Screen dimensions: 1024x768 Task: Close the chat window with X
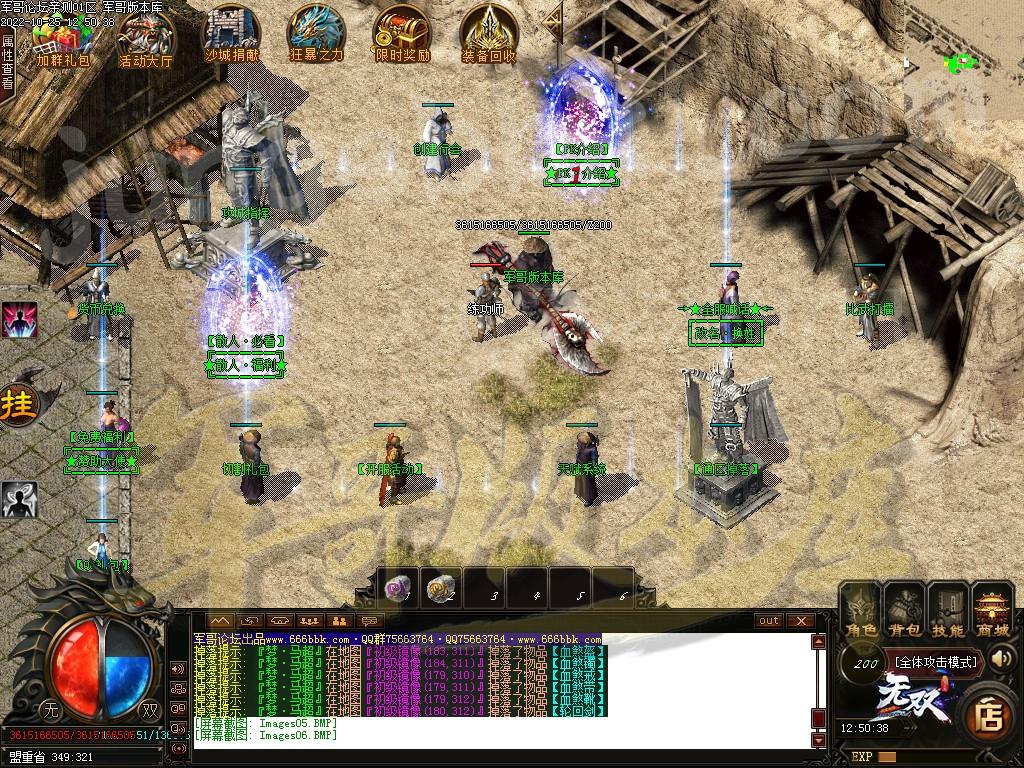click(x=800, y=620)
